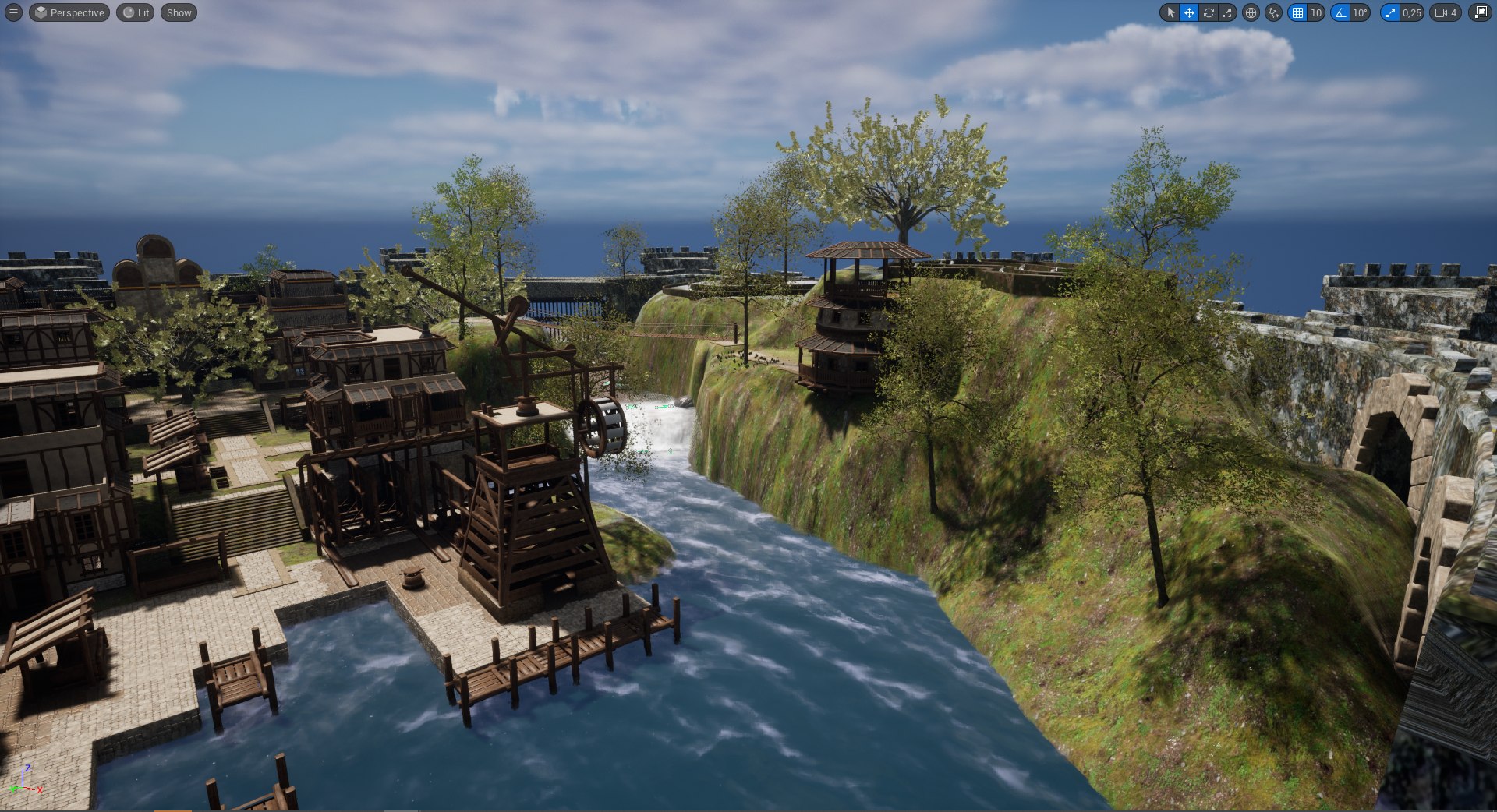Open grid snap size value 10

(x=1316, y=12)
